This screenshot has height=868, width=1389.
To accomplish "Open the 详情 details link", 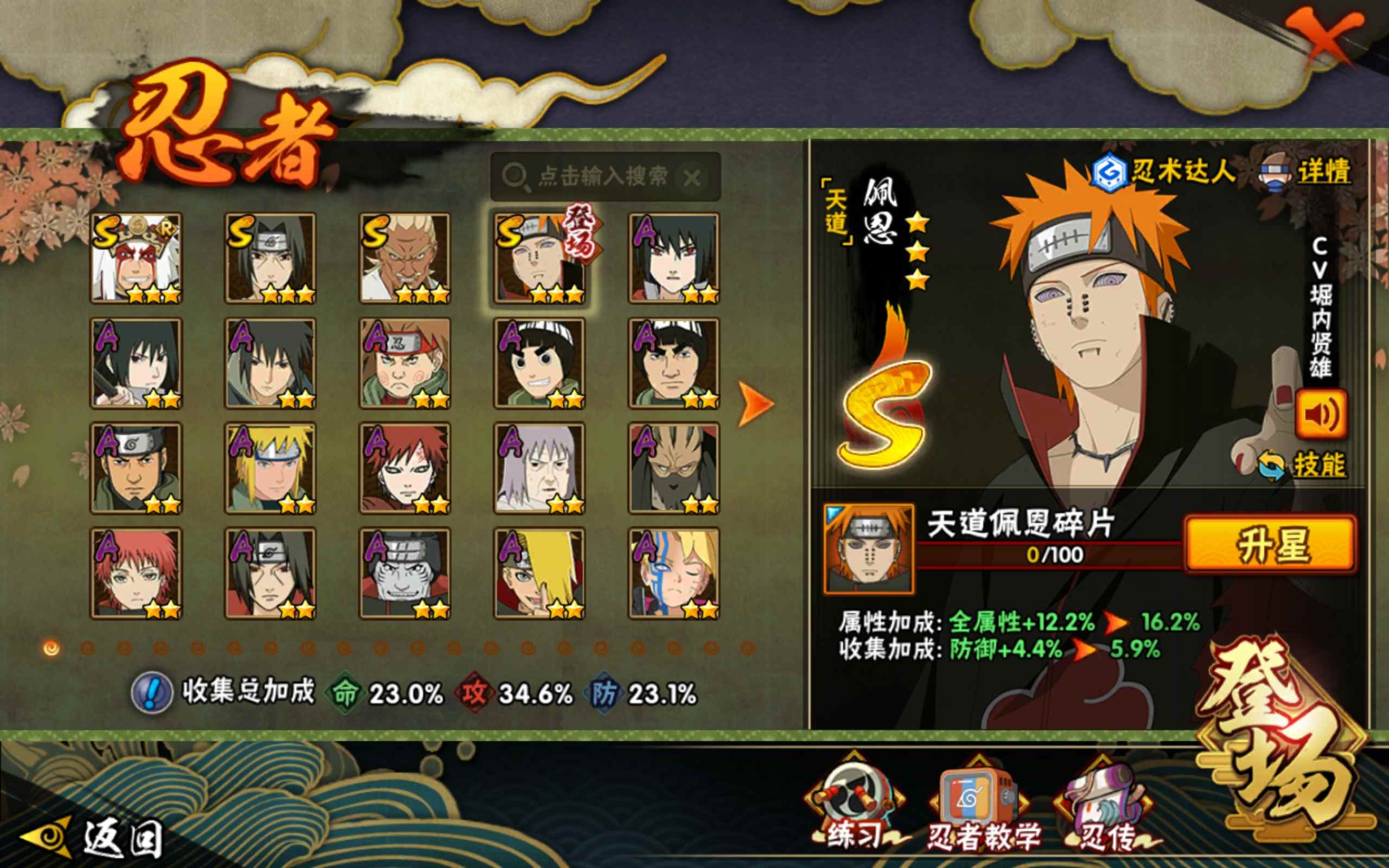I will click(1323, 171).
